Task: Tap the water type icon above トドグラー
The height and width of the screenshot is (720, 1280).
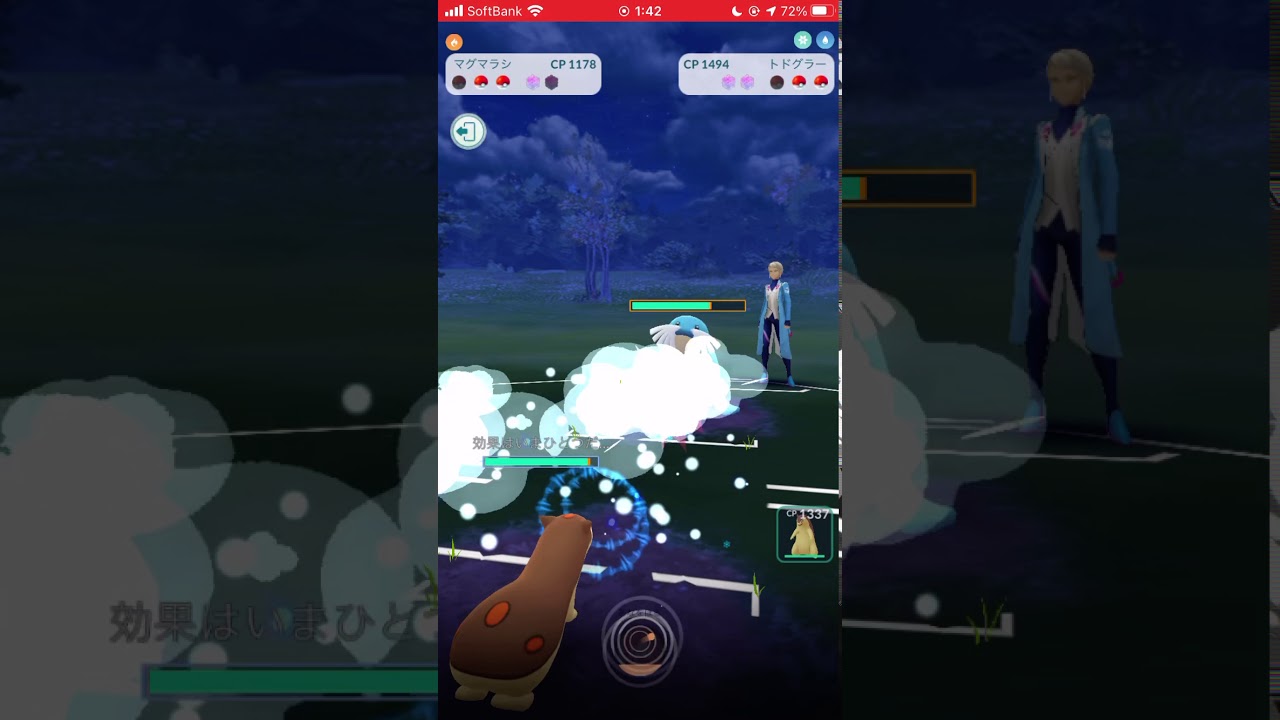Action: tap(824, 40)
